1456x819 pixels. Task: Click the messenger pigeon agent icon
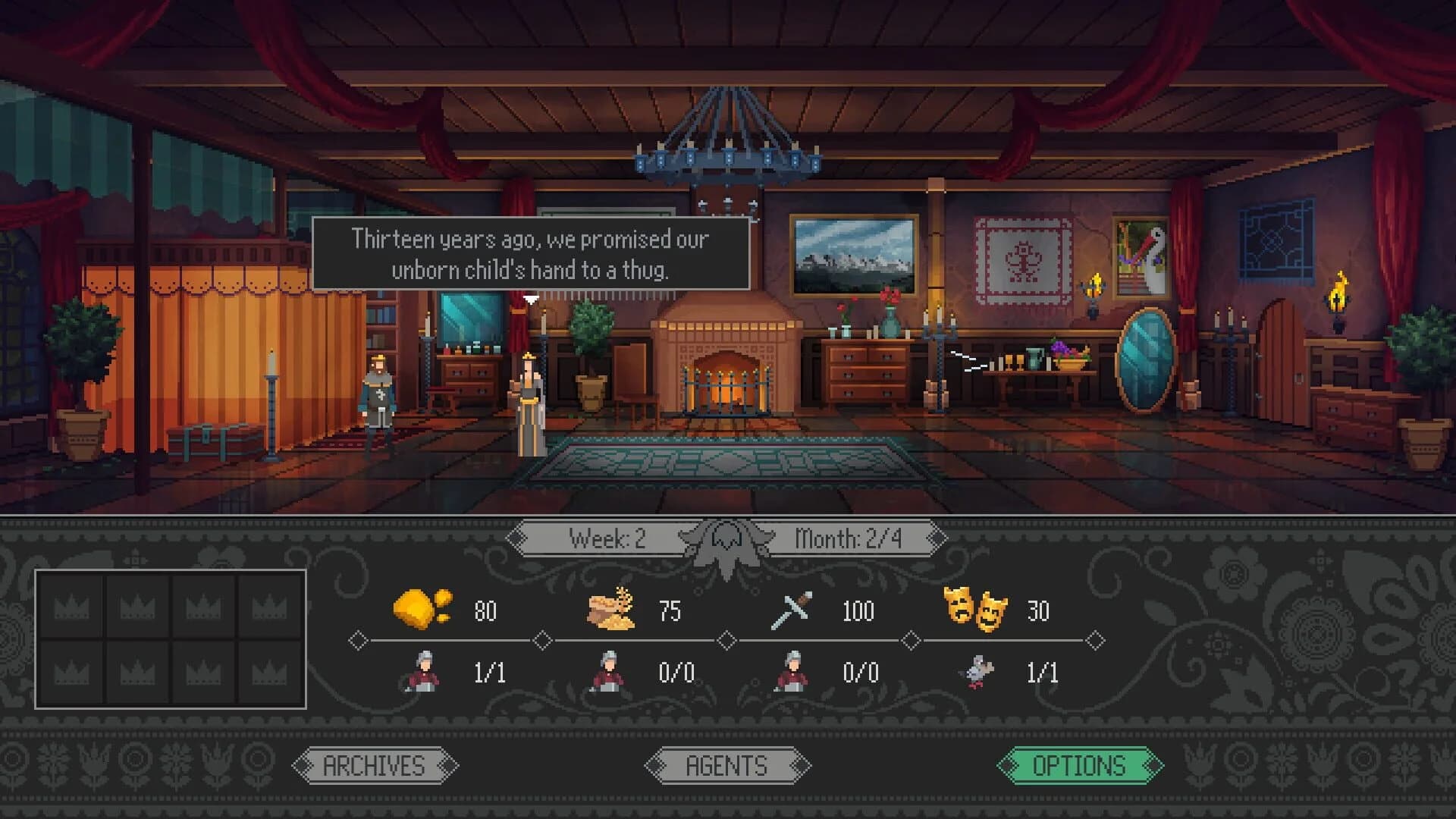tap(979, 672)
